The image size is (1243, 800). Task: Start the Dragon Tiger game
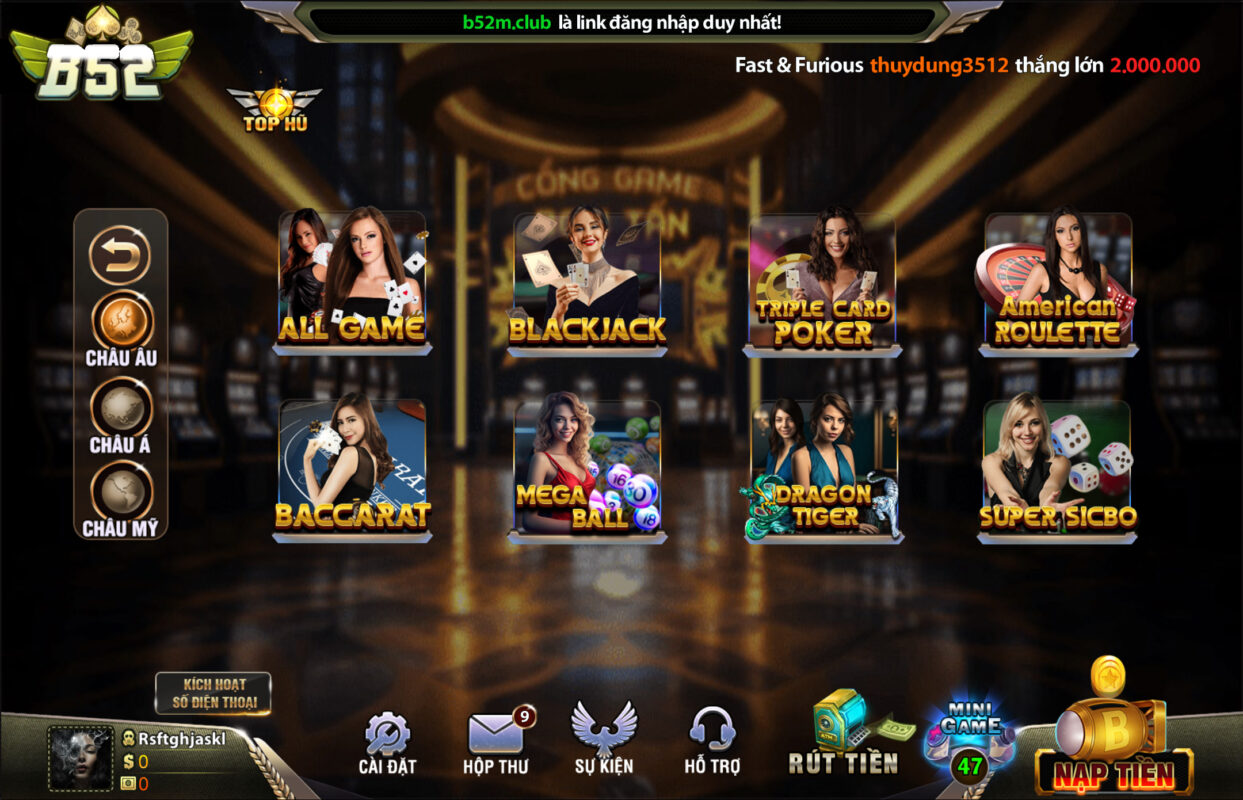823,469
